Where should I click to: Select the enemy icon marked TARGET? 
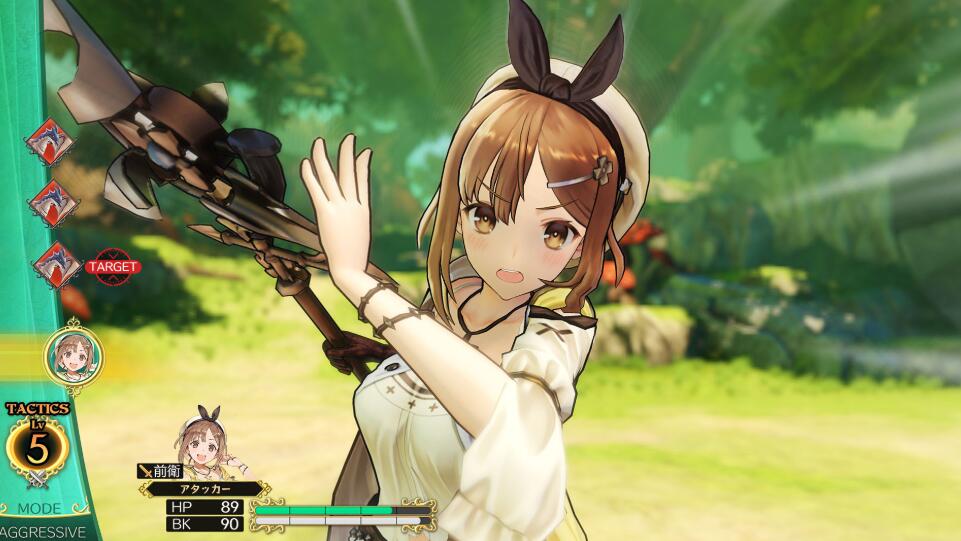[x=57, y=265]
